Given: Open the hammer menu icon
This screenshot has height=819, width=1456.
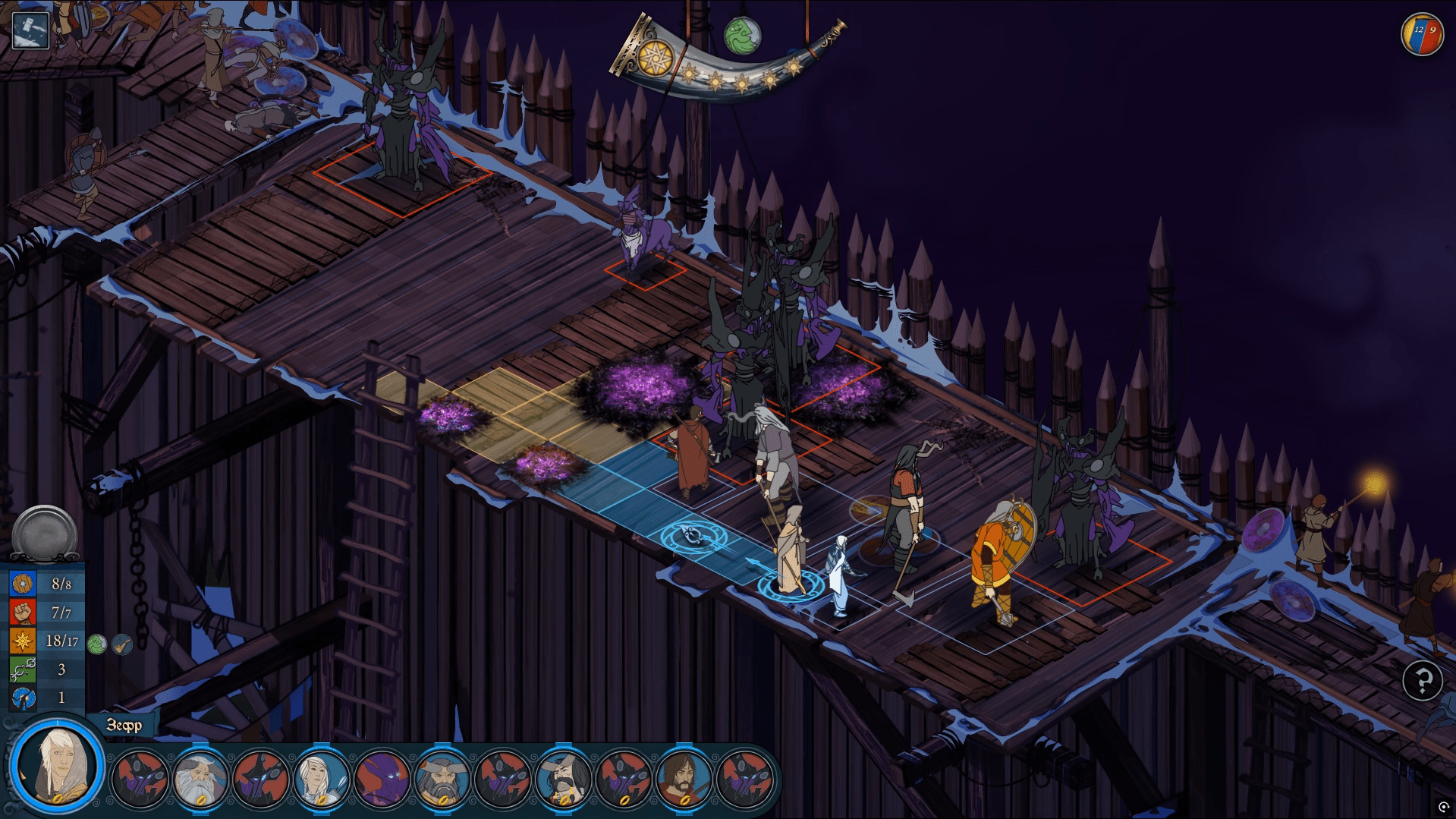Looking at the screenshot, I should 30,30.
